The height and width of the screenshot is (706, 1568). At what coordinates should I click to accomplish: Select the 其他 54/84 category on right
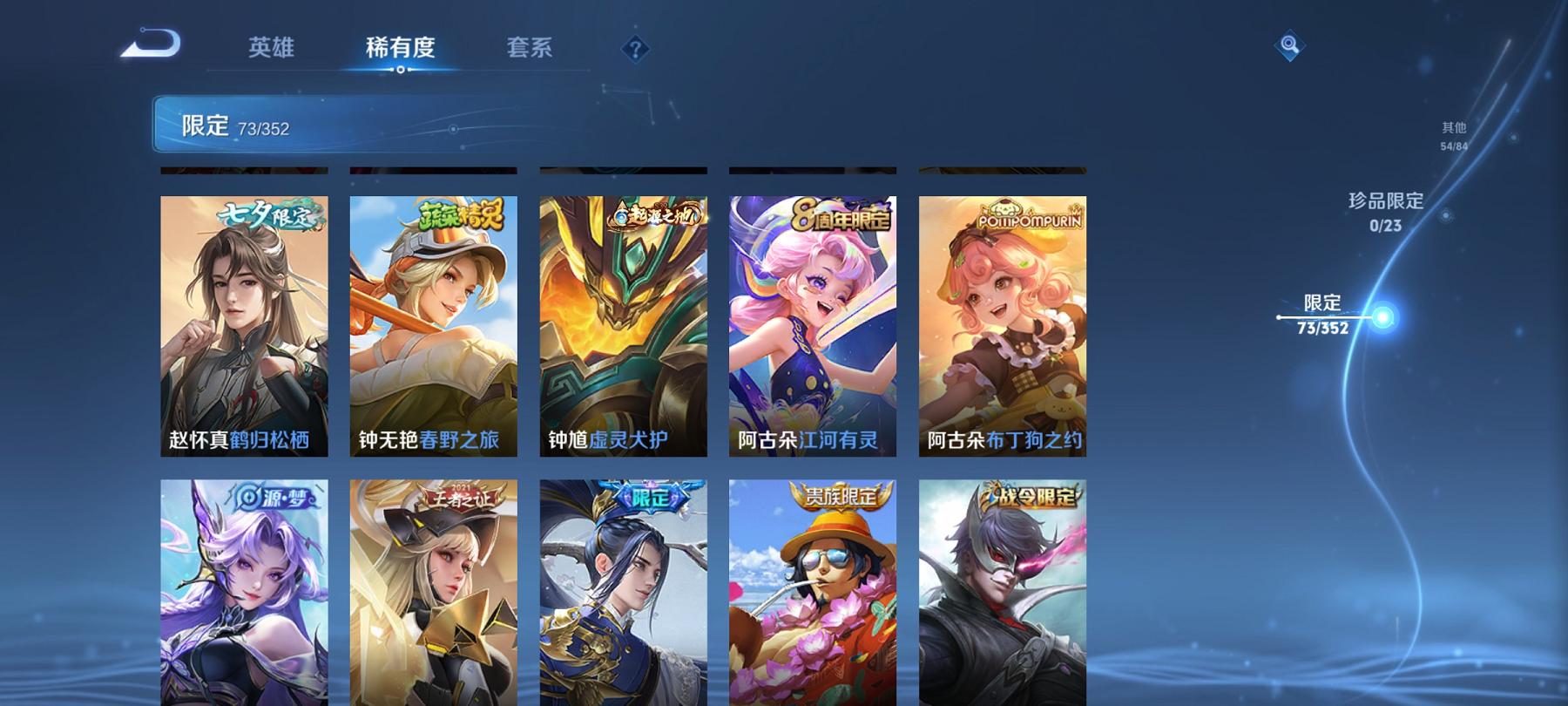tap(1451, 132)
